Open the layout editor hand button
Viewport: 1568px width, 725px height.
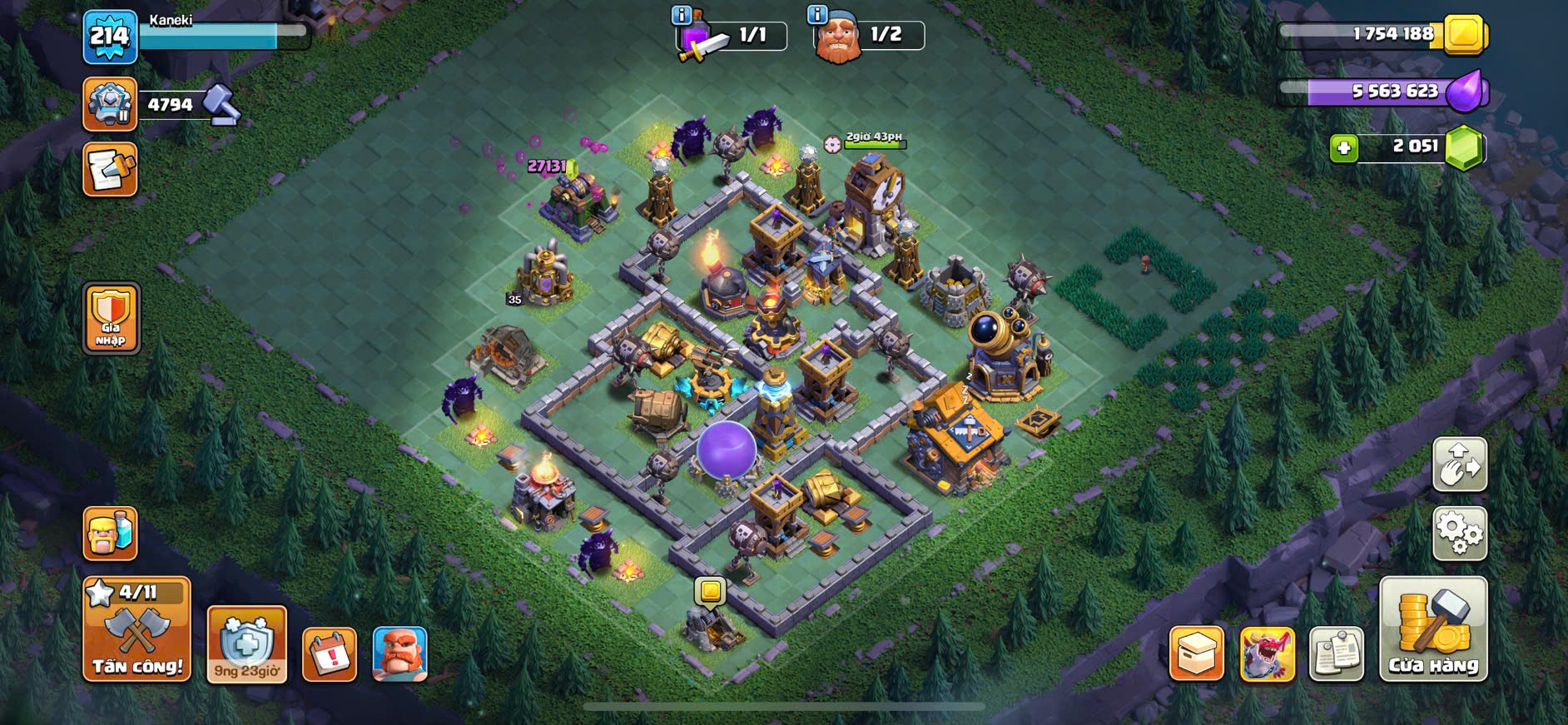pos(1459,464)
